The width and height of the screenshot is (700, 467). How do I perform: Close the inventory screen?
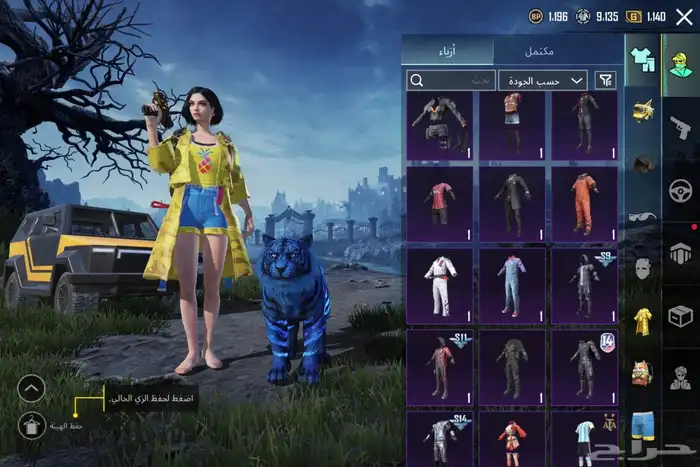click(x=684, y=16)
